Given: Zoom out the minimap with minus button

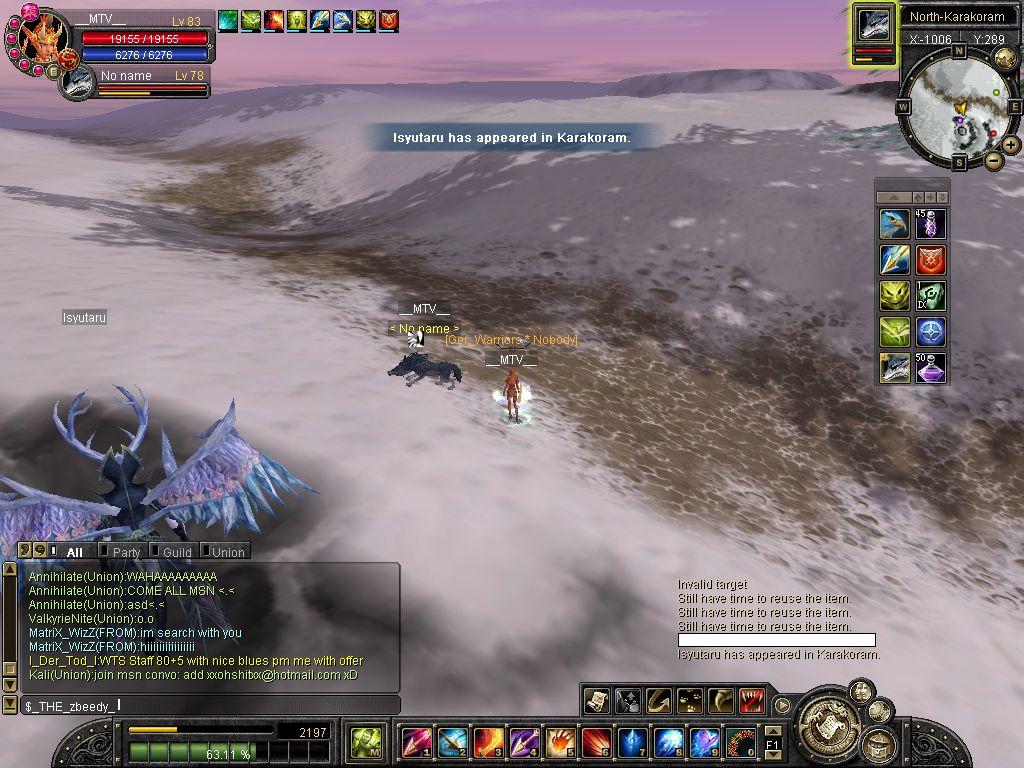Looking at the screenshot, I should click(x=994, y=160).
